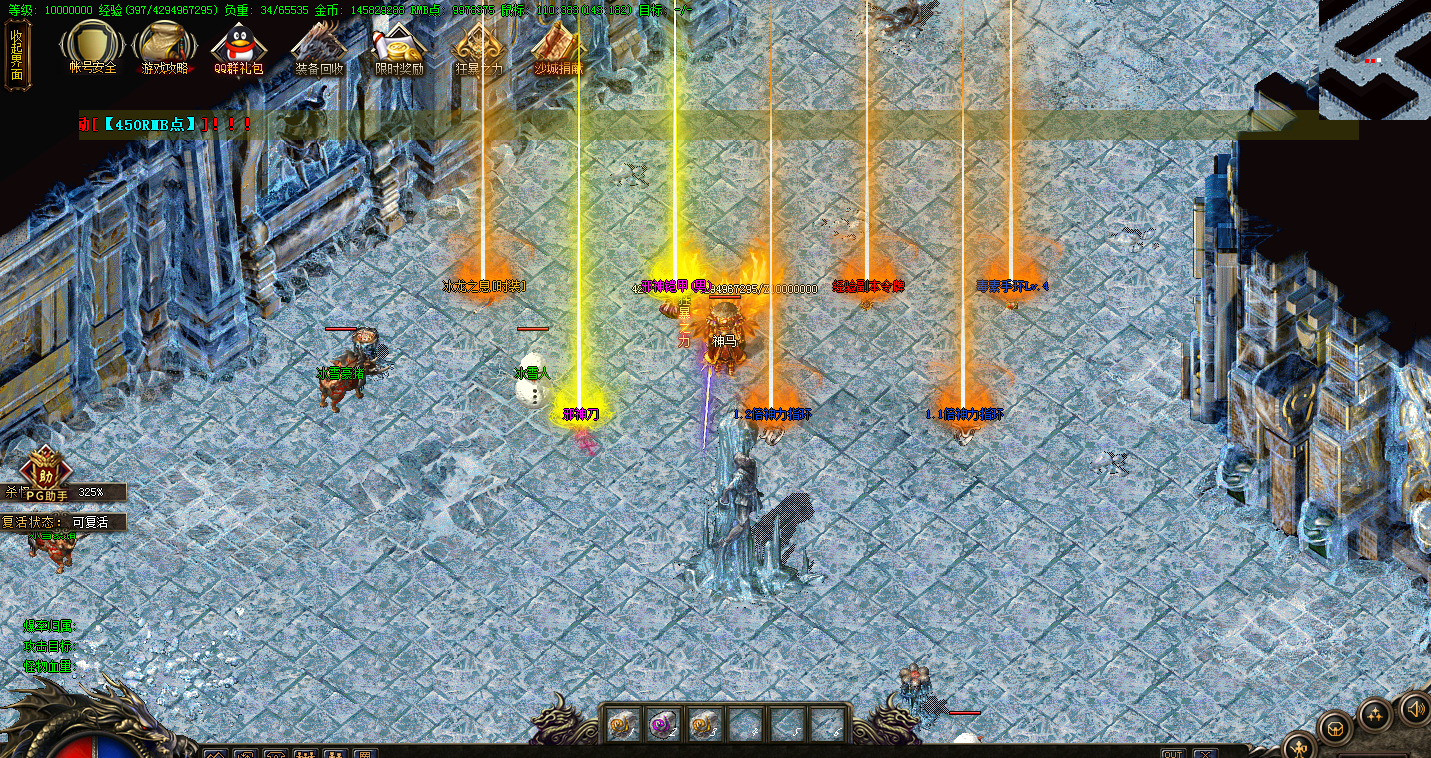The image size is (1431, 758).
Task: Claim the QQ群礼包 penguin gift pack
Action: [x=238, y=46]
